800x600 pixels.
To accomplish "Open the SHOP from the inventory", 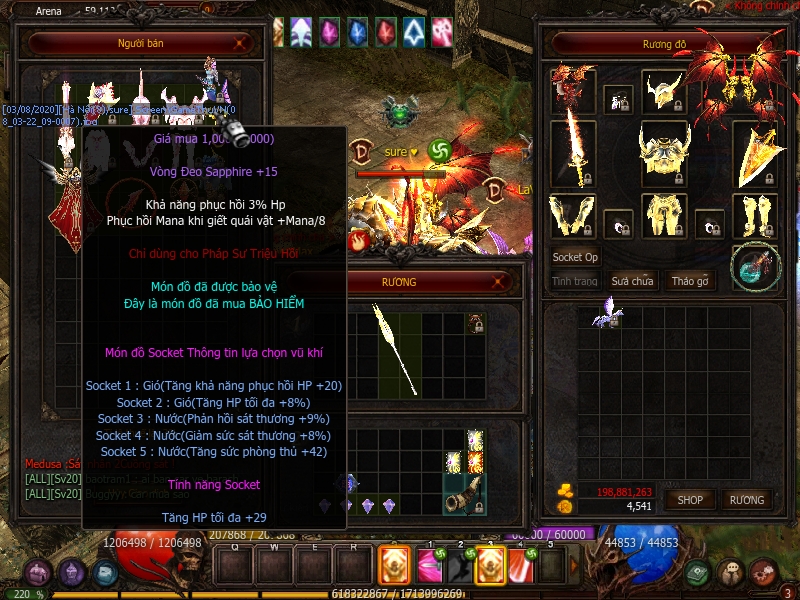I will click(690, 499).
